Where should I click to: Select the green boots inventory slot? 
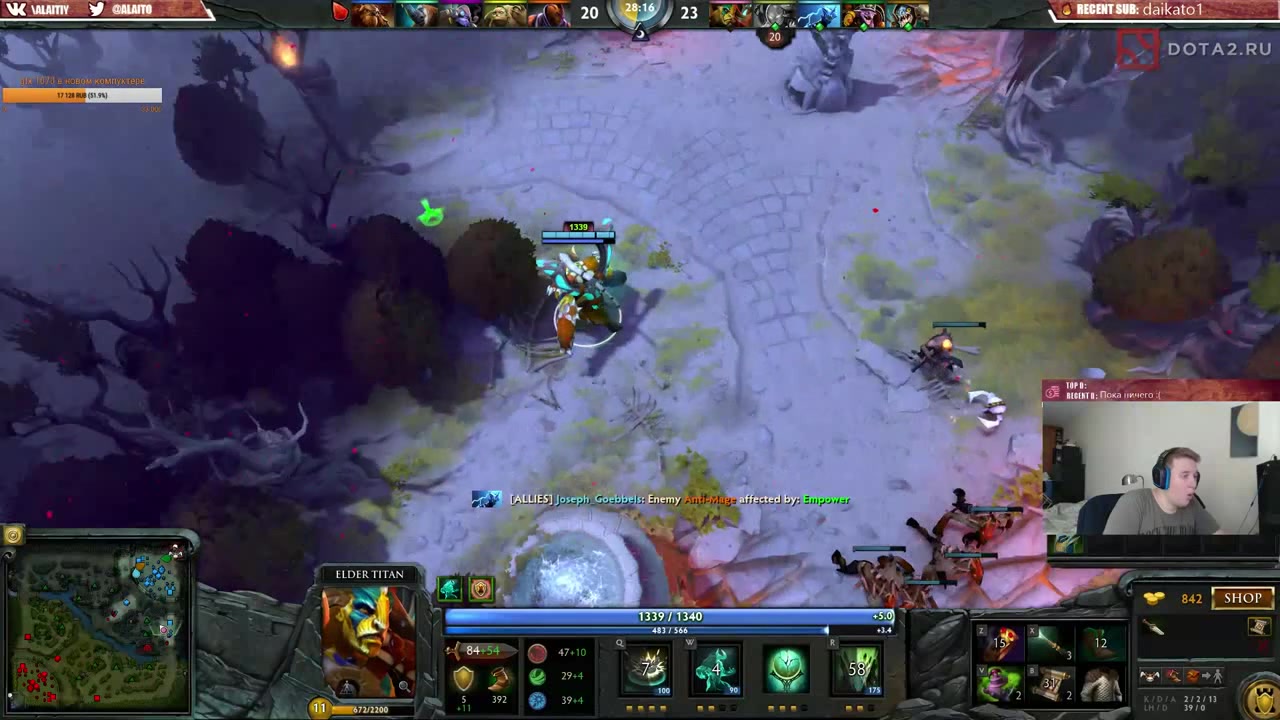click(x=1101, y=643)
